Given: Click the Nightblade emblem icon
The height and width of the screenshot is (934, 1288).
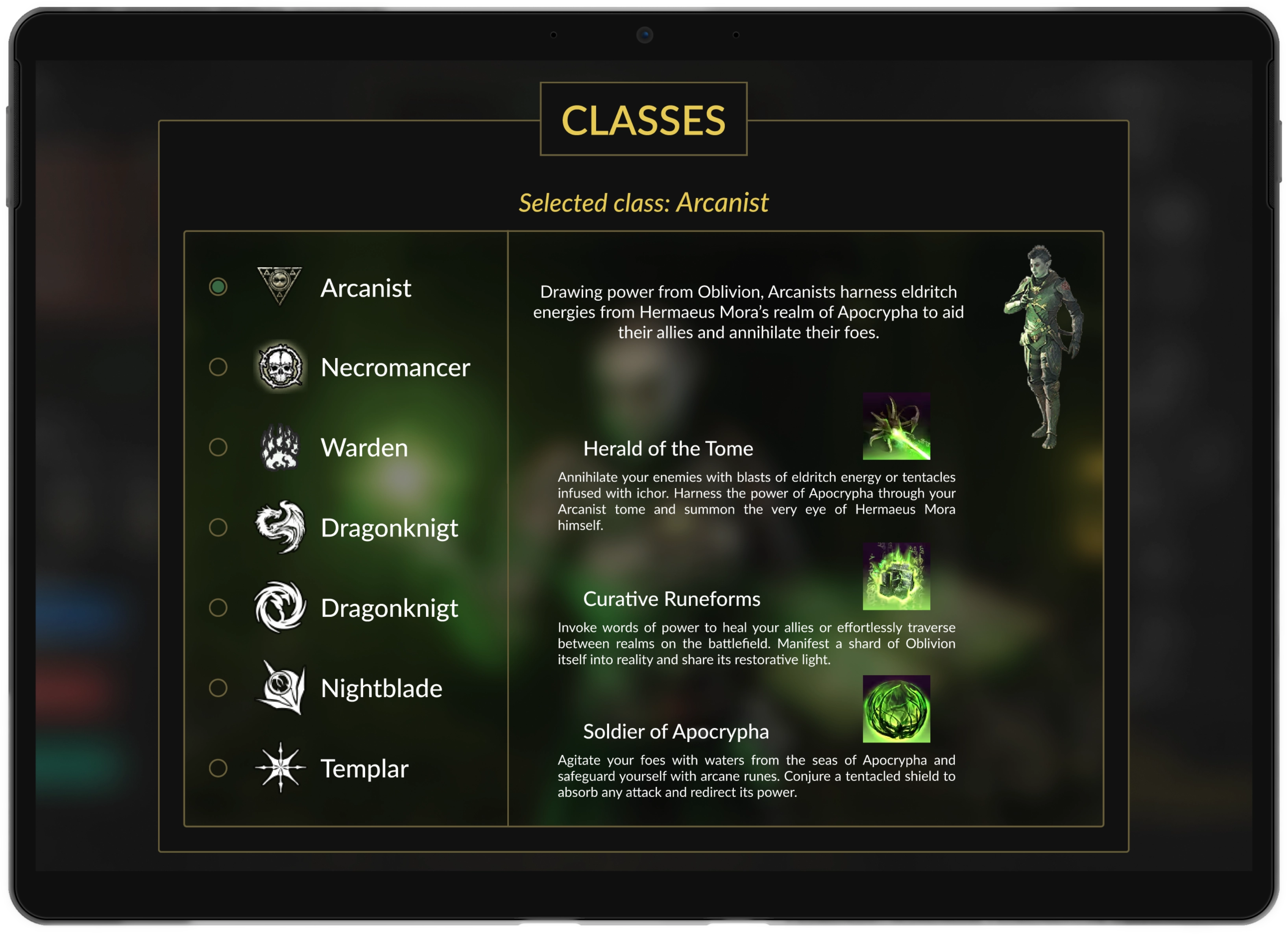Looking at the screenshot, I should pos(279,688).
